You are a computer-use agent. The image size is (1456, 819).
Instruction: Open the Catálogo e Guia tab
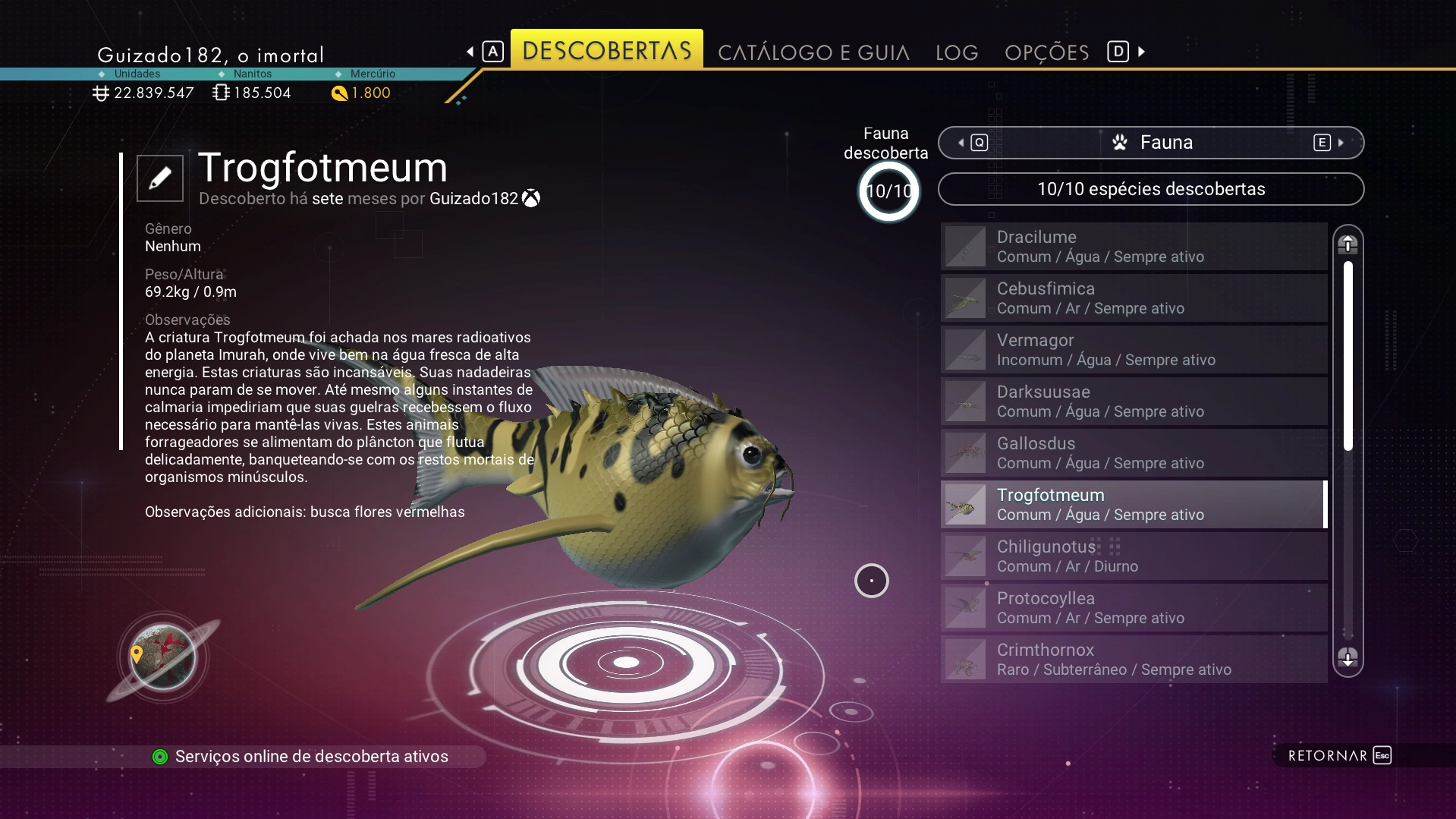click(813, 52)
